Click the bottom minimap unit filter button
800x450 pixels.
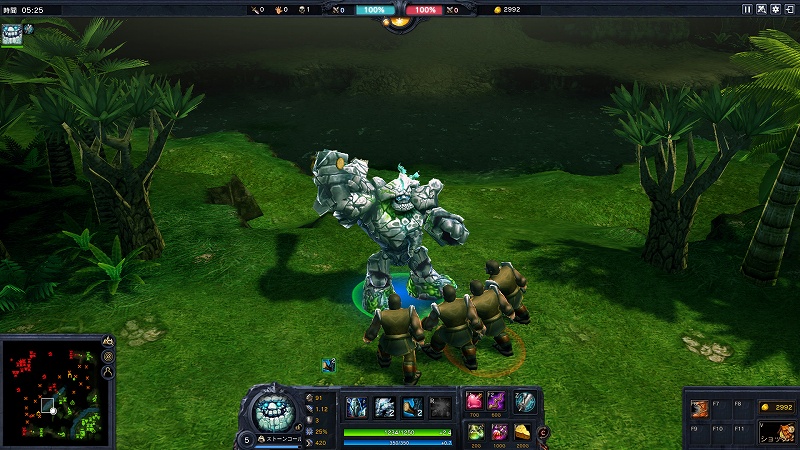[108, 373]
